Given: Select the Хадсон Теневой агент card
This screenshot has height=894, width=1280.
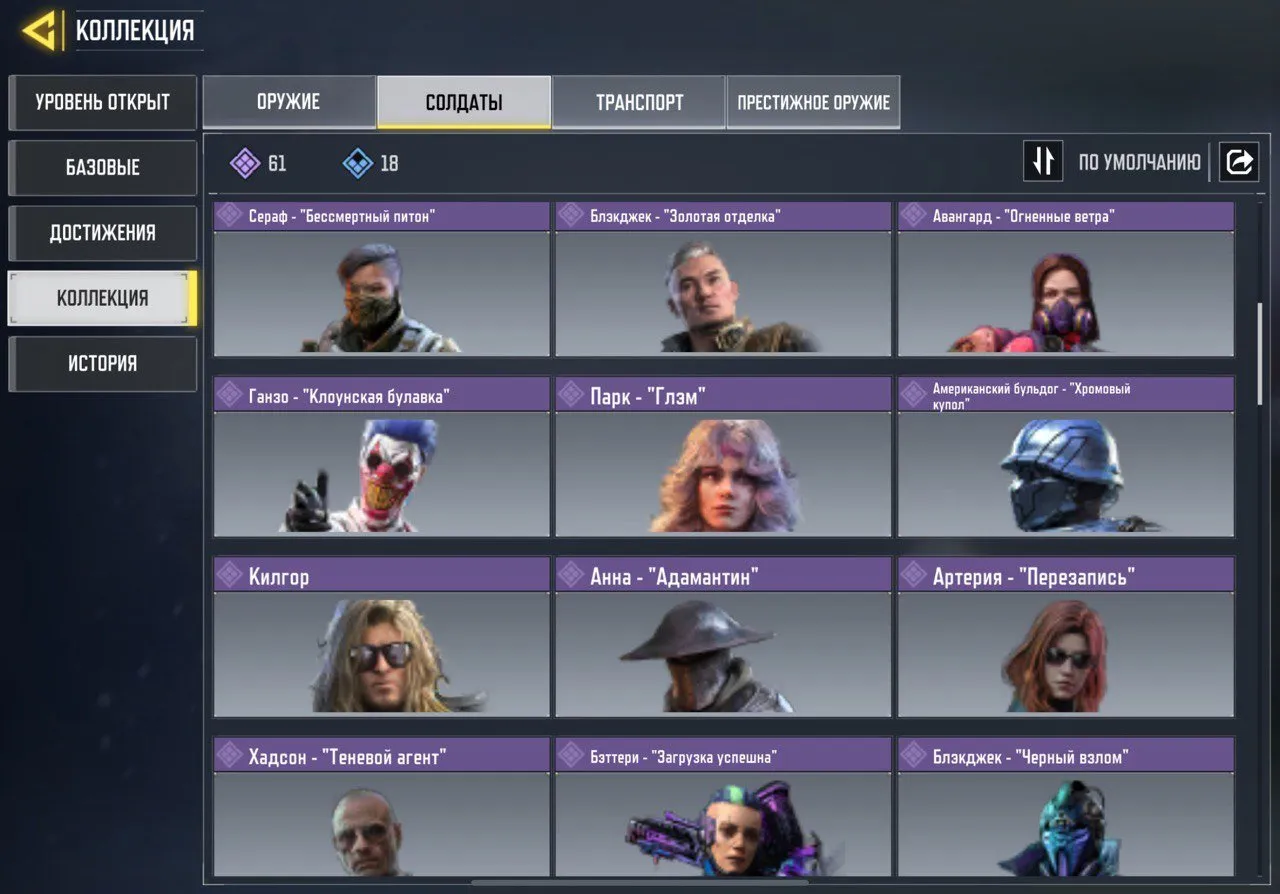Looking at the screenshot, I should [x=380, y=820].
